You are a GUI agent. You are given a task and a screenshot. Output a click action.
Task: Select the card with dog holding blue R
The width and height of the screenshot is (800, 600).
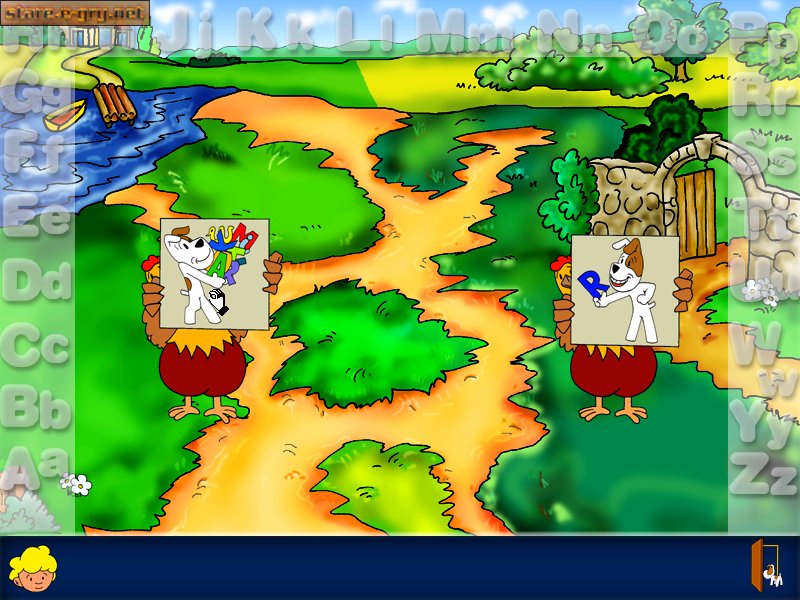(624, 290)
